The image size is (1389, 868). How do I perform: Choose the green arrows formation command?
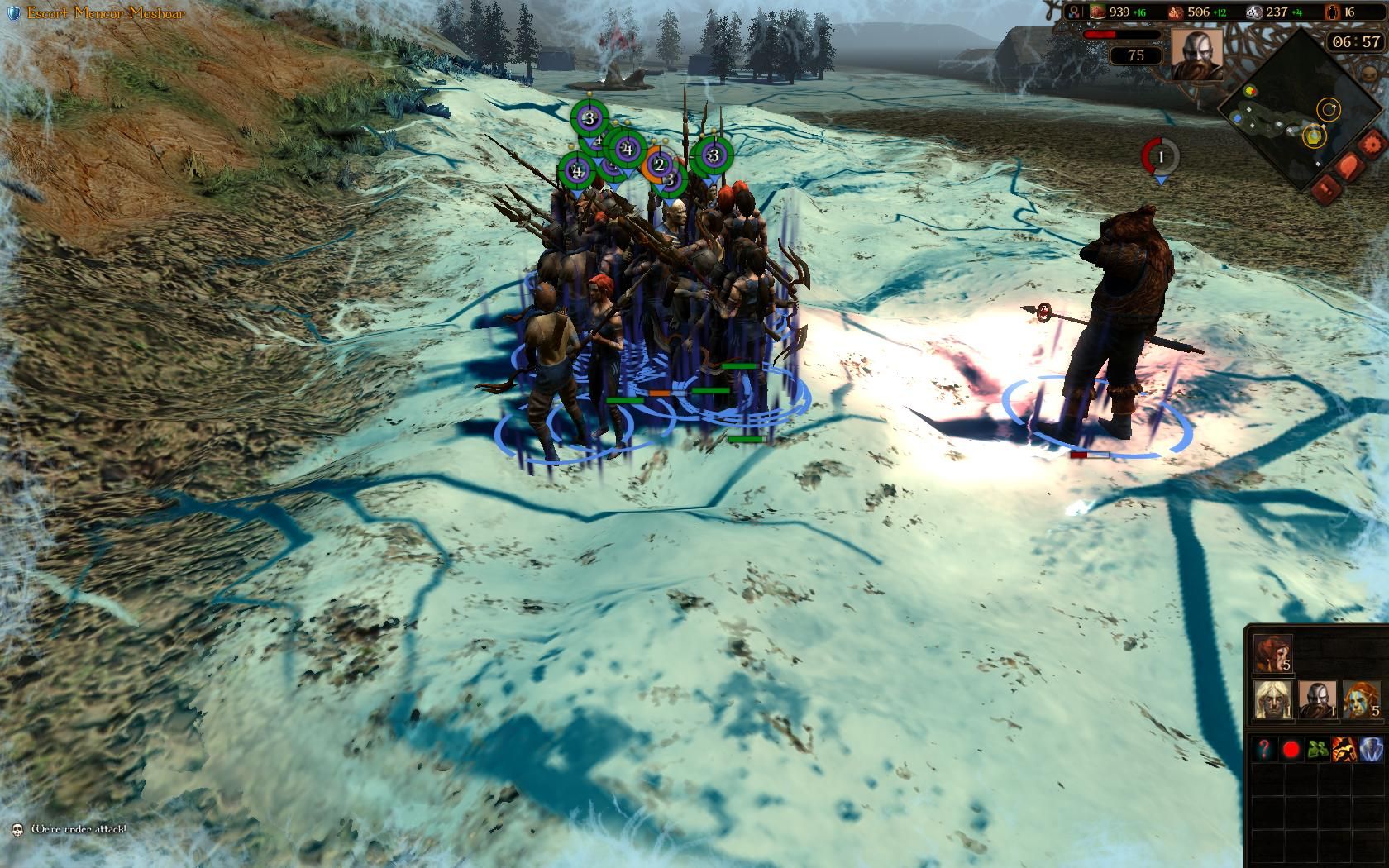[x=1317, y=750]
